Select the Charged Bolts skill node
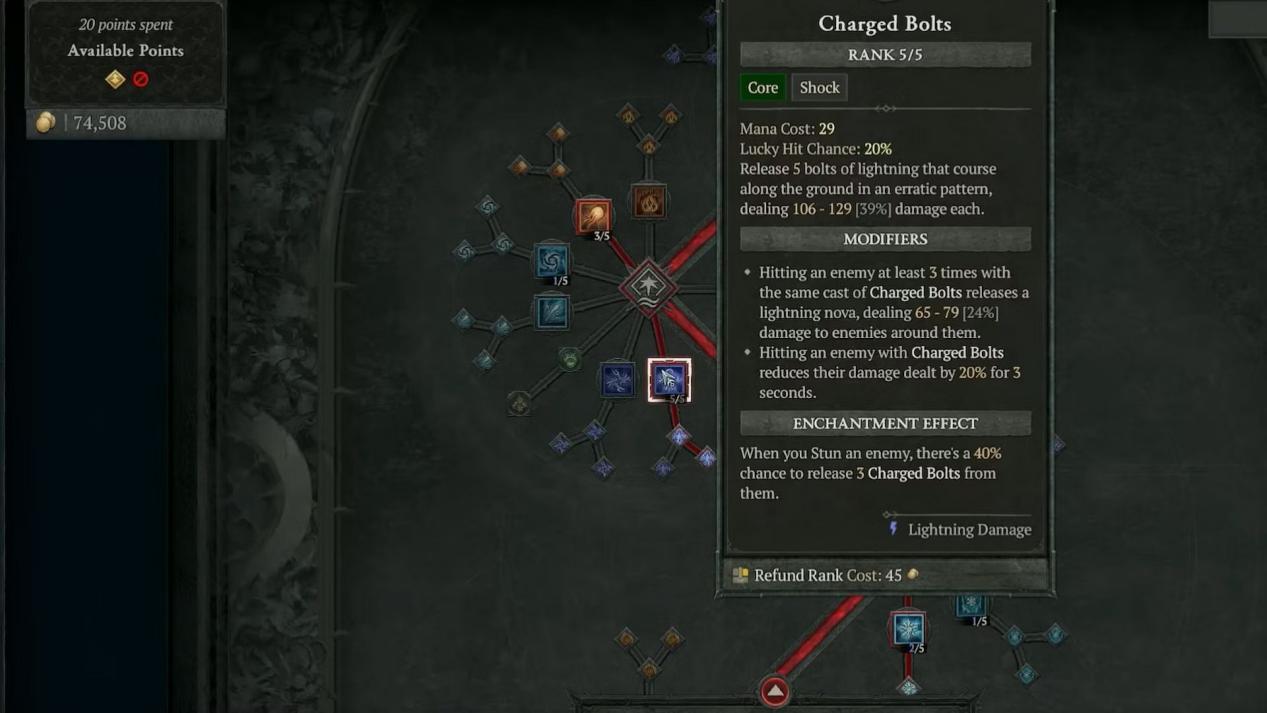 tap(669, 380)
